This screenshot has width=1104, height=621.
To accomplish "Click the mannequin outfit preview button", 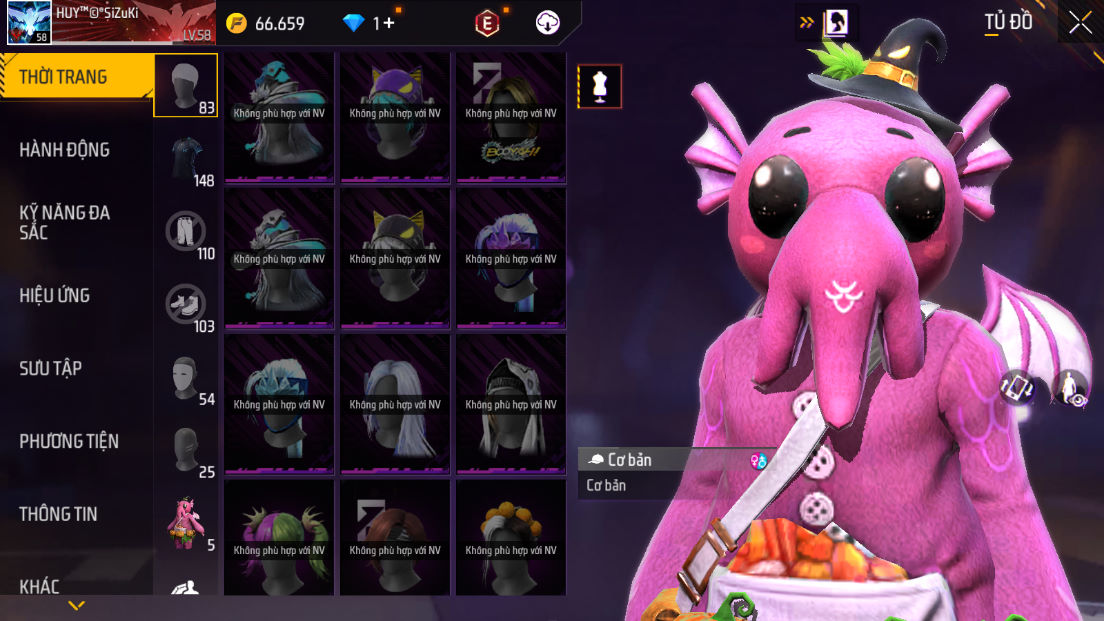I will tap(600, 87).
